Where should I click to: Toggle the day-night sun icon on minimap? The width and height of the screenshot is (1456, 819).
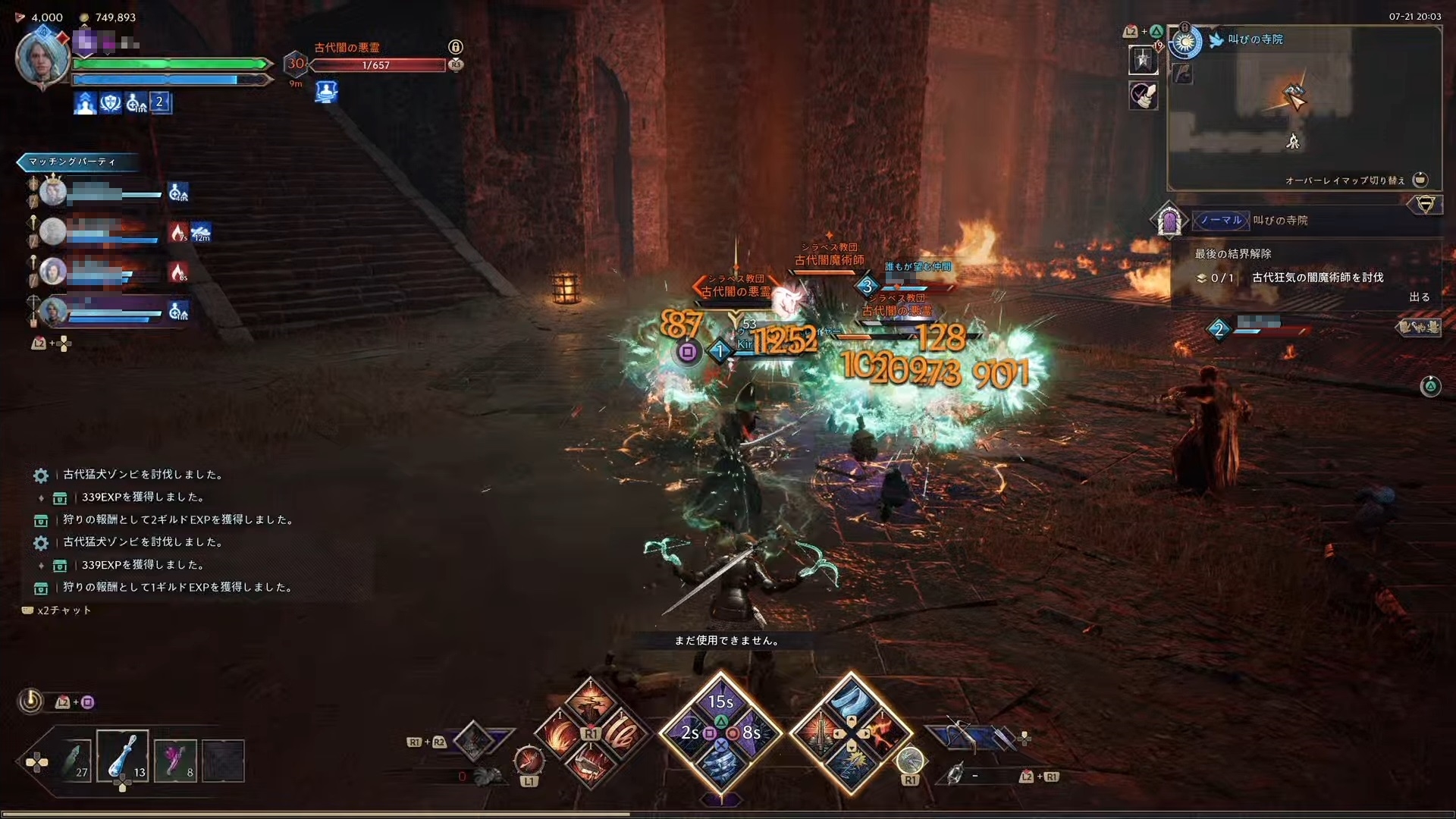pyautogui.click(x=1185, y=42)
